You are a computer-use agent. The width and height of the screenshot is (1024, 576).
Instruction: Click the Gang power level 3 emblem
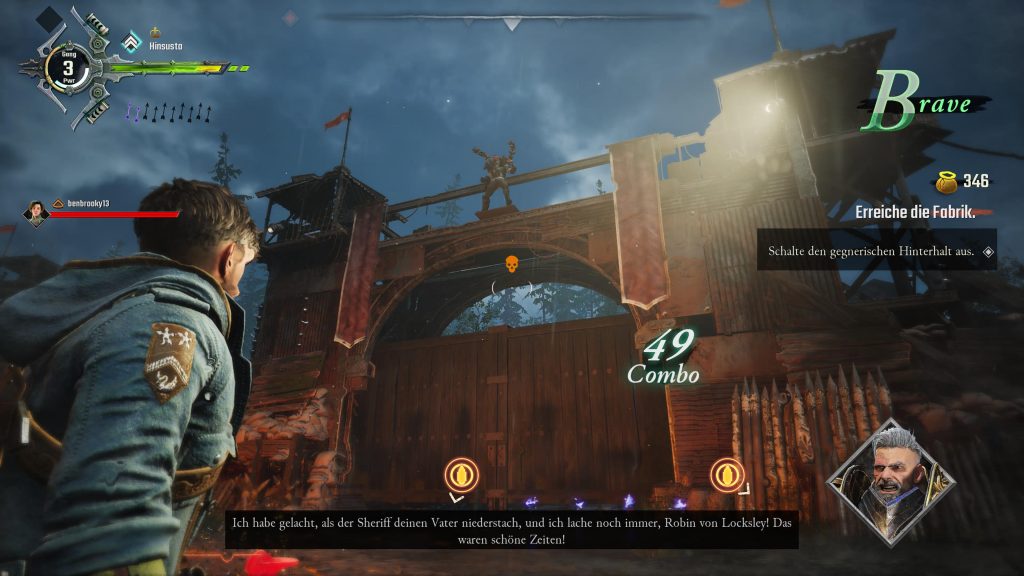[68, 69]
